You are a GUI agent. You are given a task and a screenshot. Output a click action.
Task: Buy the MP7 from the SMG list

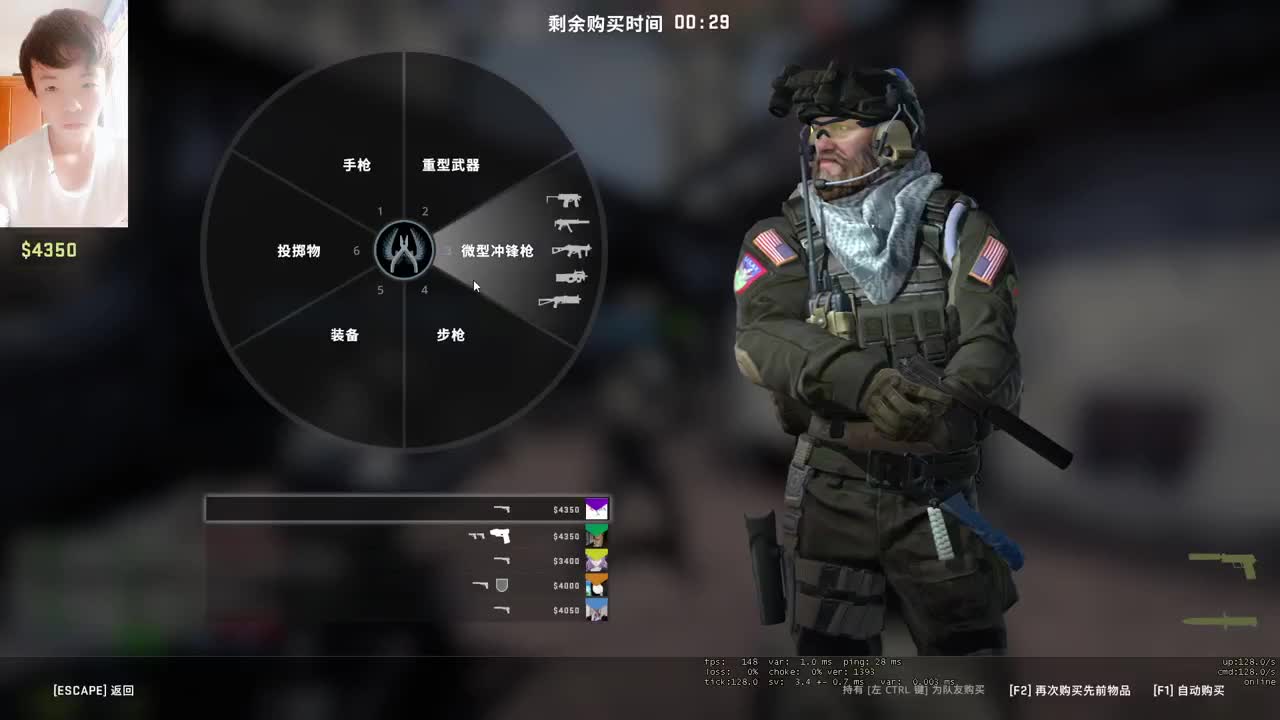[570, 224]
